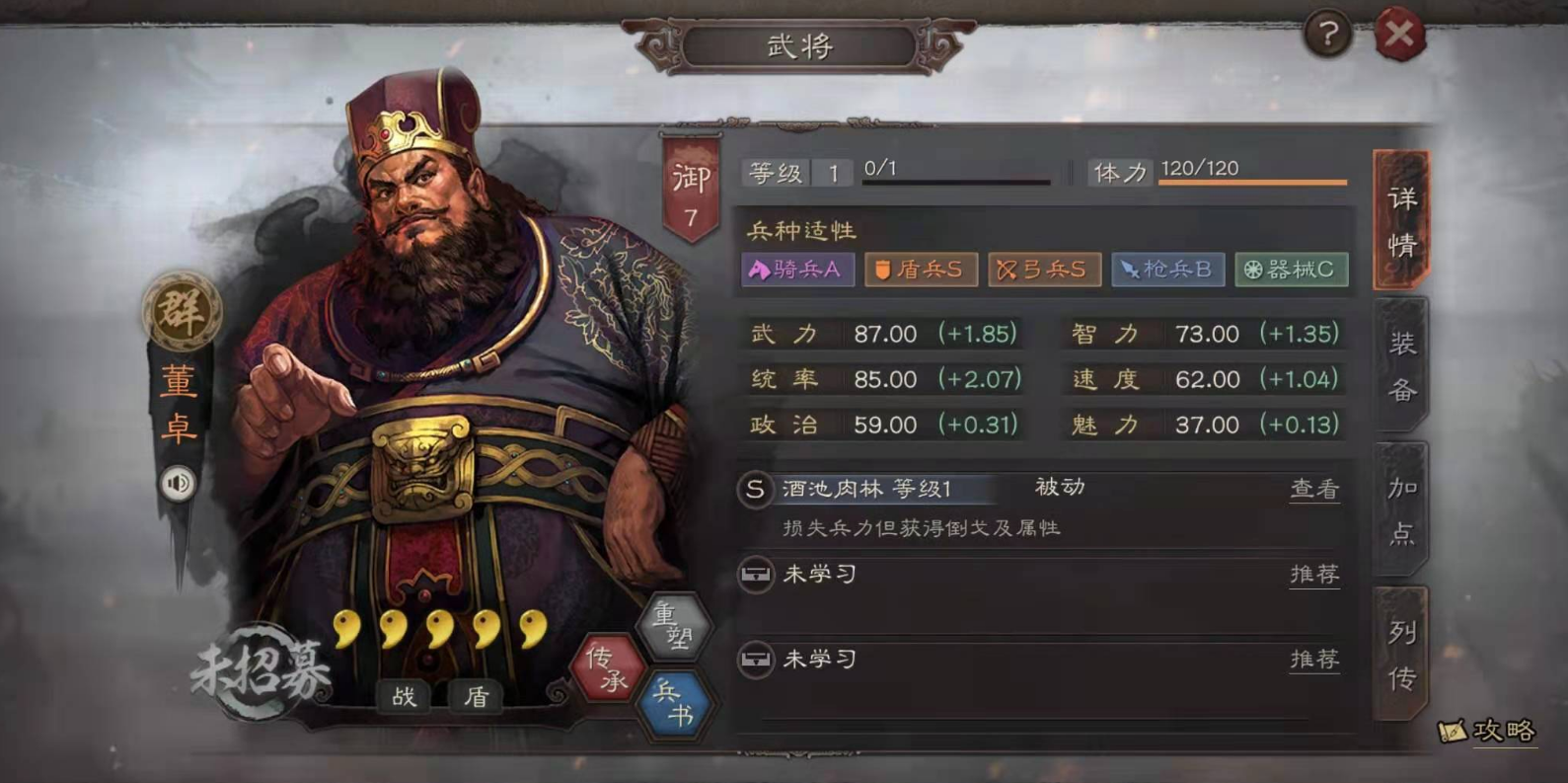Screen dimensions: 1568x783
Task: Open the question mark help button
Action: point(1328,36)
